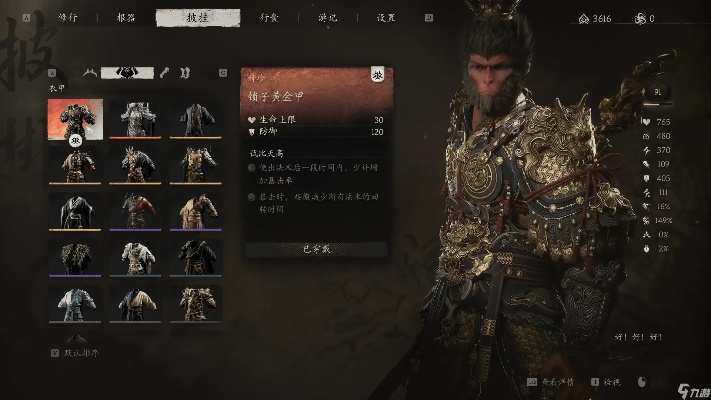The height and width of the screenshot is (400, 711).
Task: Open the 设置 settings tab
Action: tap(384, 17)
